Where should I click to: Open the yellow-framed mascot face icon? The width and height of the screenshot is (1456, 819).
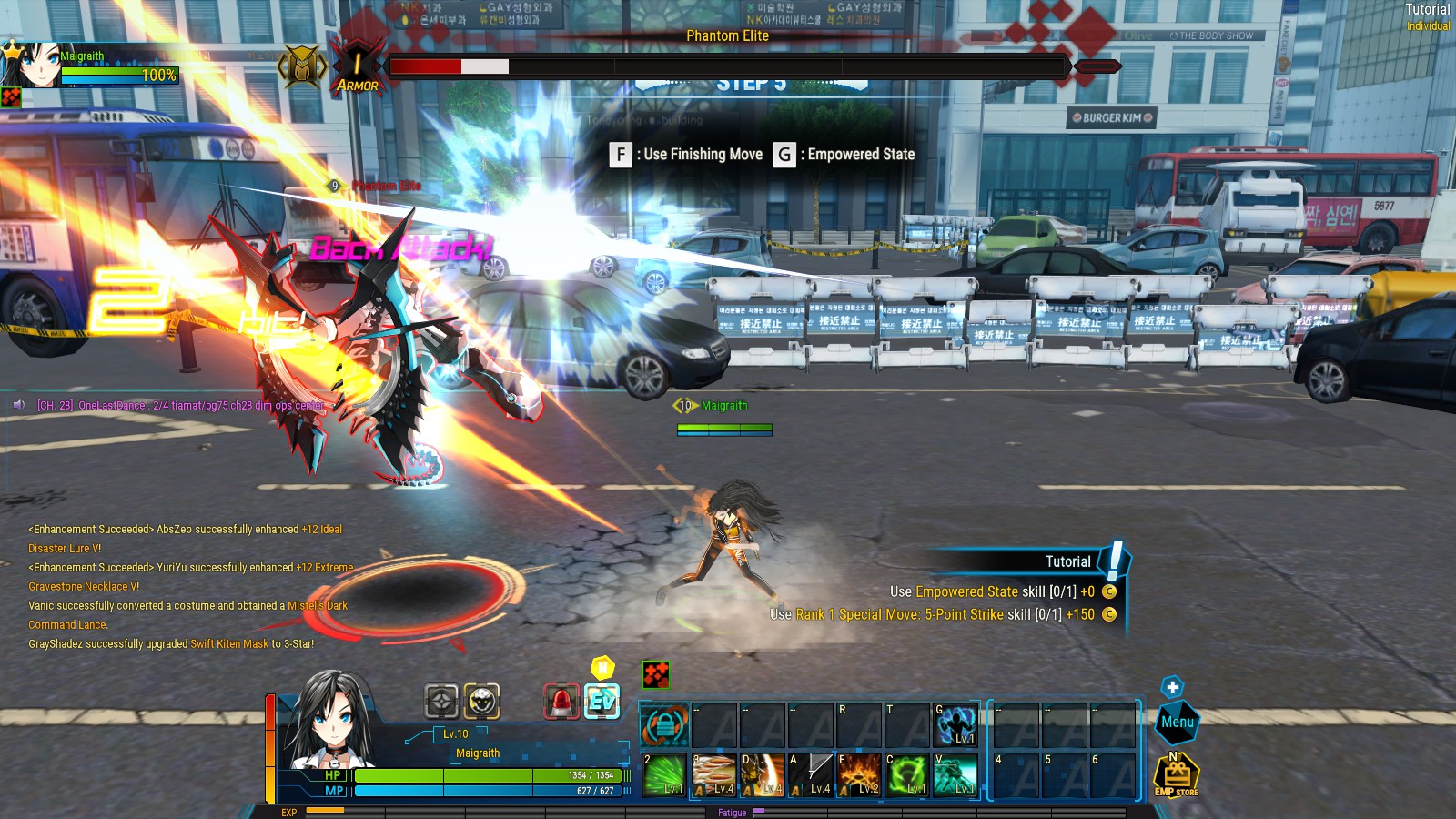(x=481, y=702)
